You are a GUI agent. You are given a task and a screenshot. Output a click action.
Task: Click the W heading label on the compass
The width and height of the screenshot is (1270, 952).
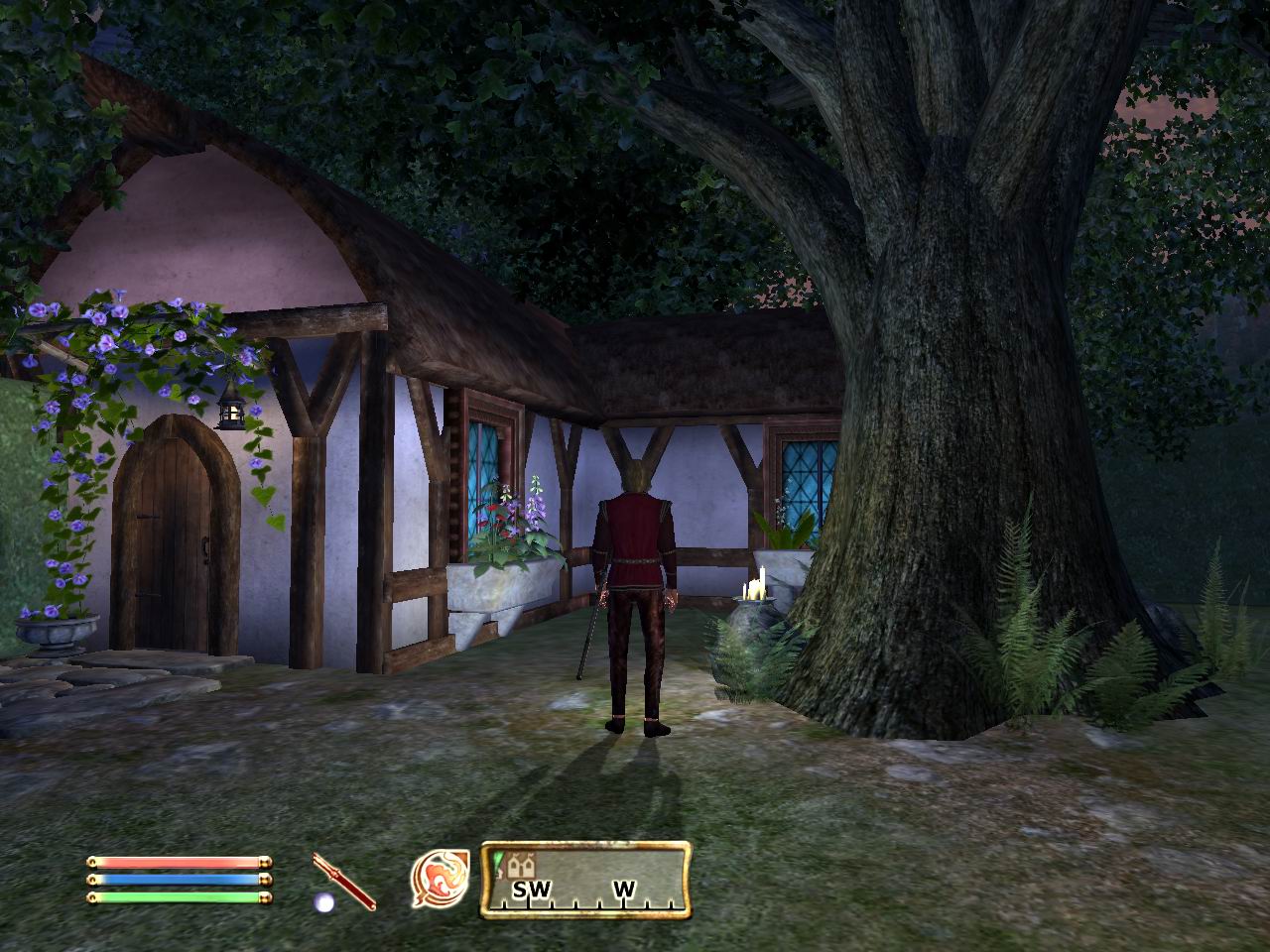pos(625,888)
